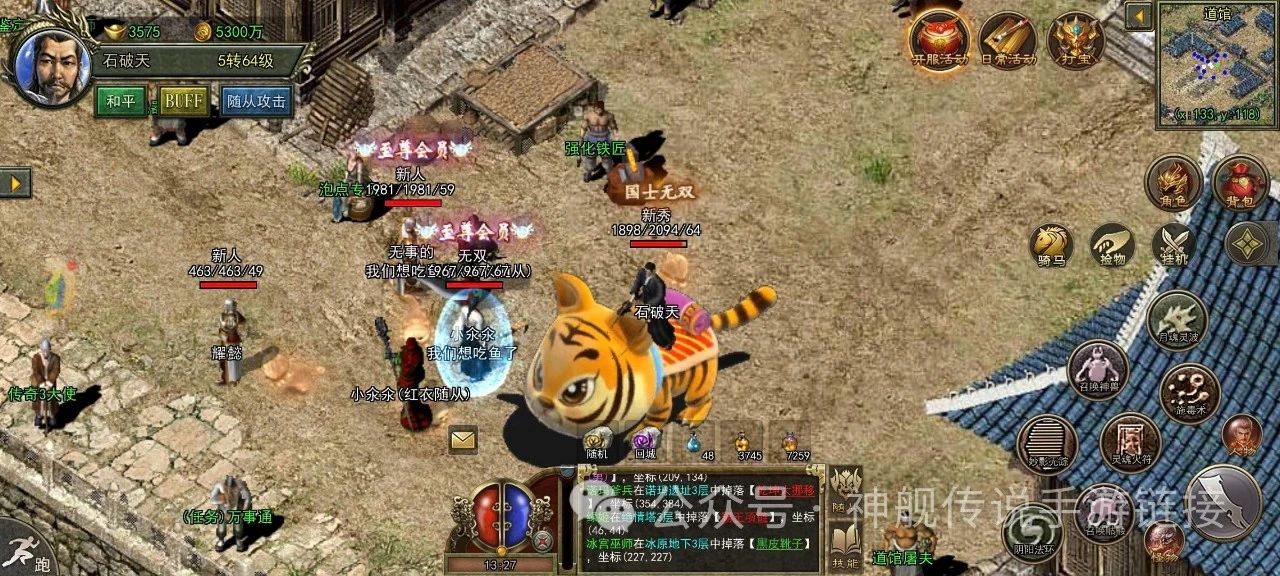Open the 技能 skills book button
Viewport: 1280px width, 576px height.
(x=845, y=545)
